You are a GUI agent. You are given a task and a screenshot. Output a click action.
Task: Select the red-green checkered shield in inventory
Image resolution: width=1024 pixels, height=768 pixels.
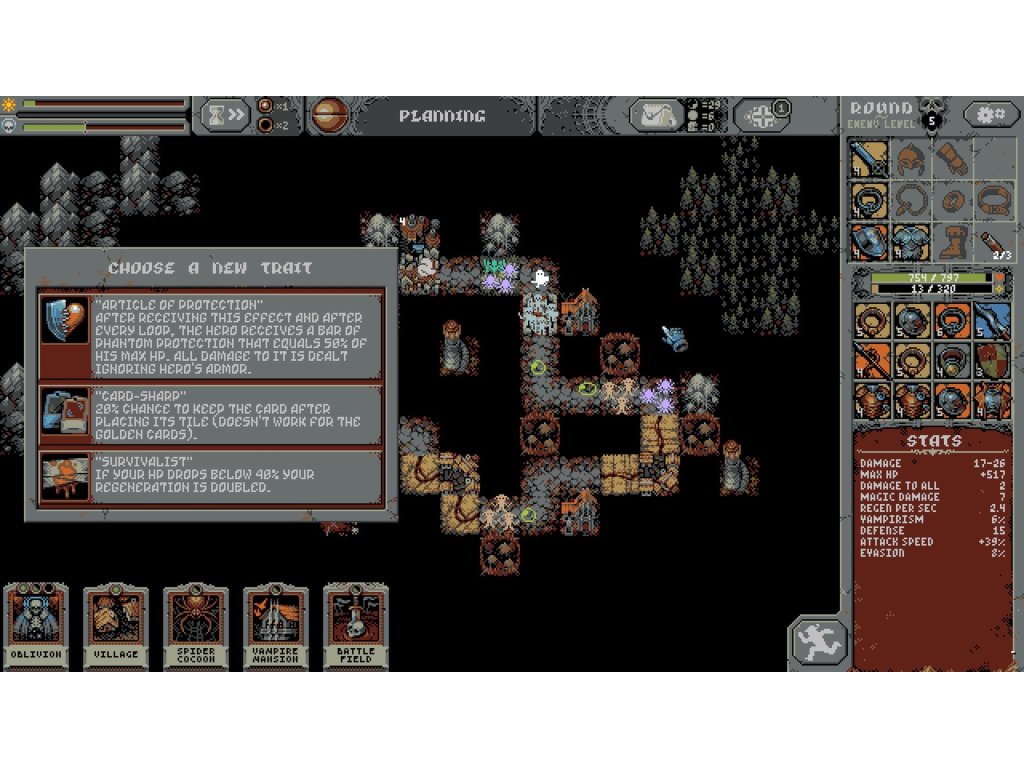[x=992, y=360]
